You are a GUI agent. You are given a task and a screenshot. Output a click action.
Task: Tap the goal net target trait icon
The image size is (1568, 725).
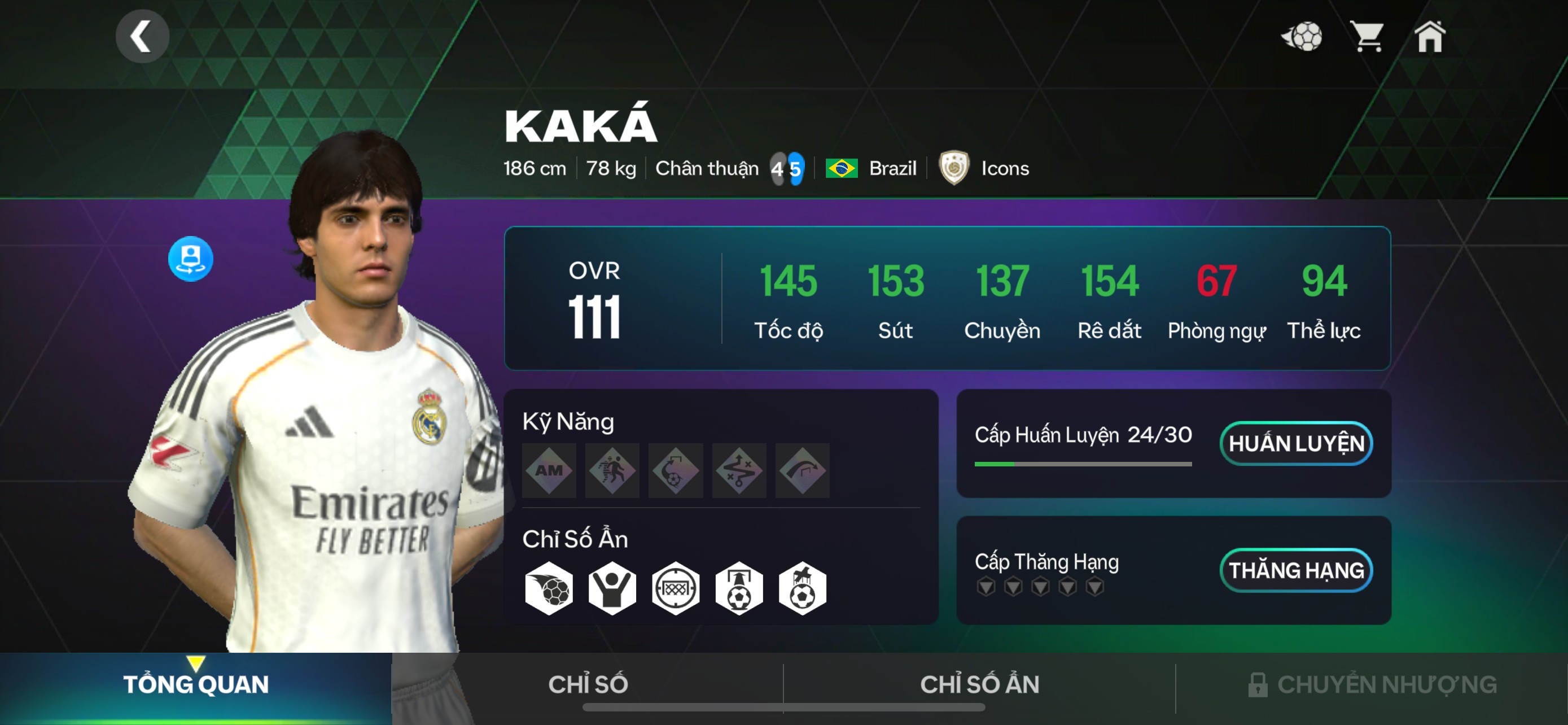pos(676,588)
